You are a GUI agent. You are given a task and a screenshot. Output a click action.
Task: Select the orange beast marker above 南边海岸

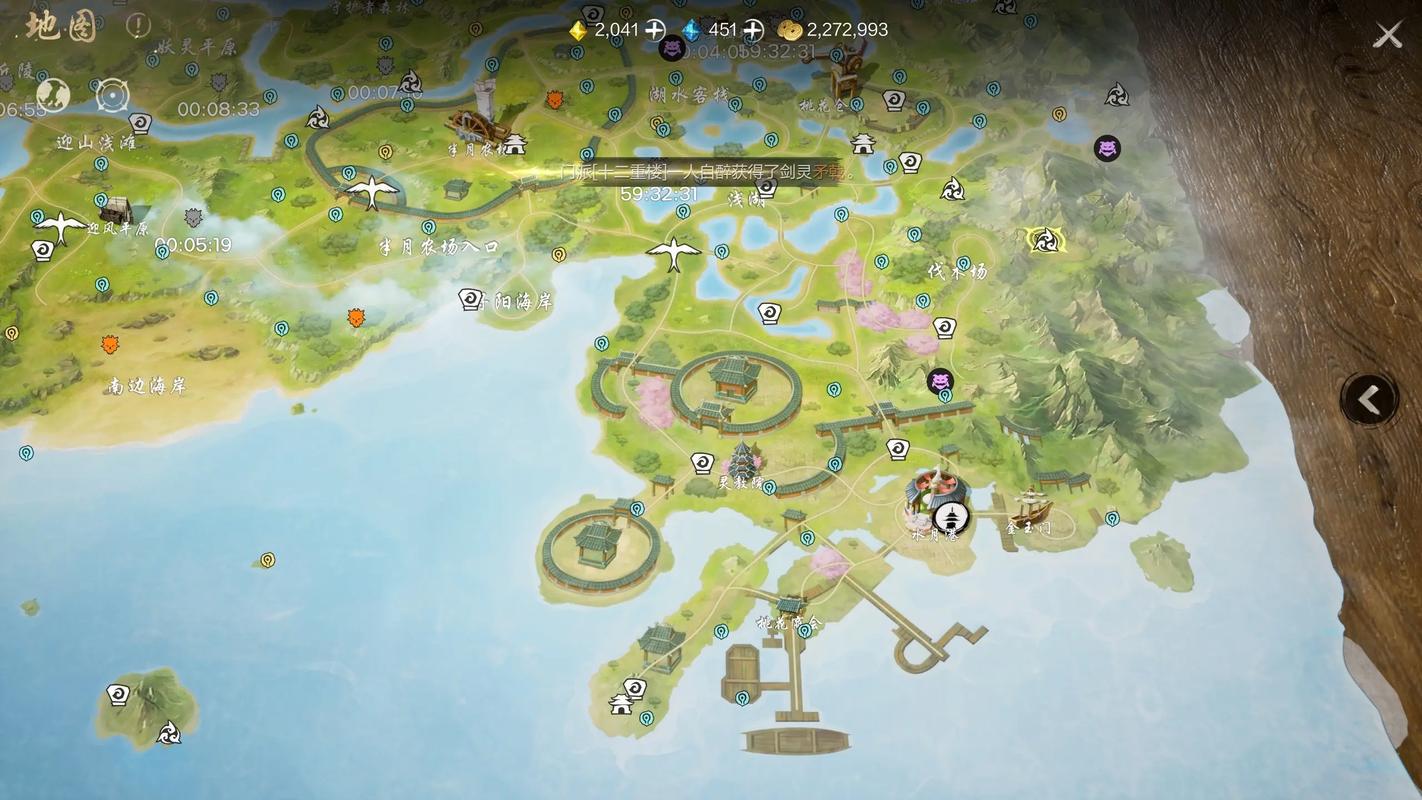110,344
